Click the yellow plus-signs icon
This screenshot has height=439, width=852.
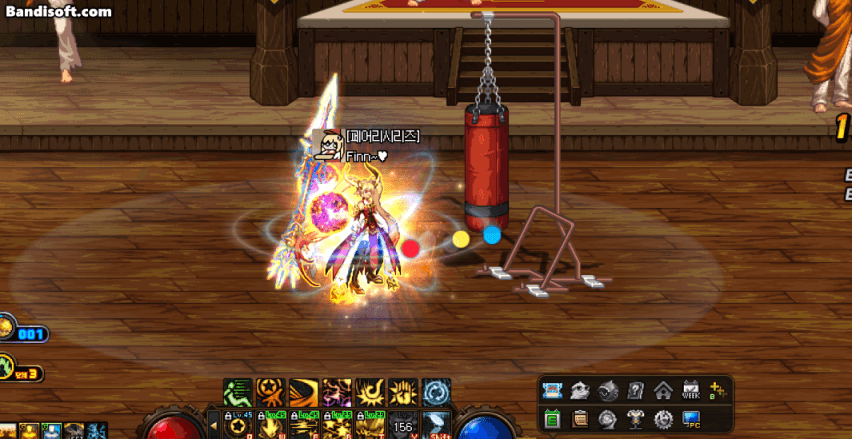717,391
